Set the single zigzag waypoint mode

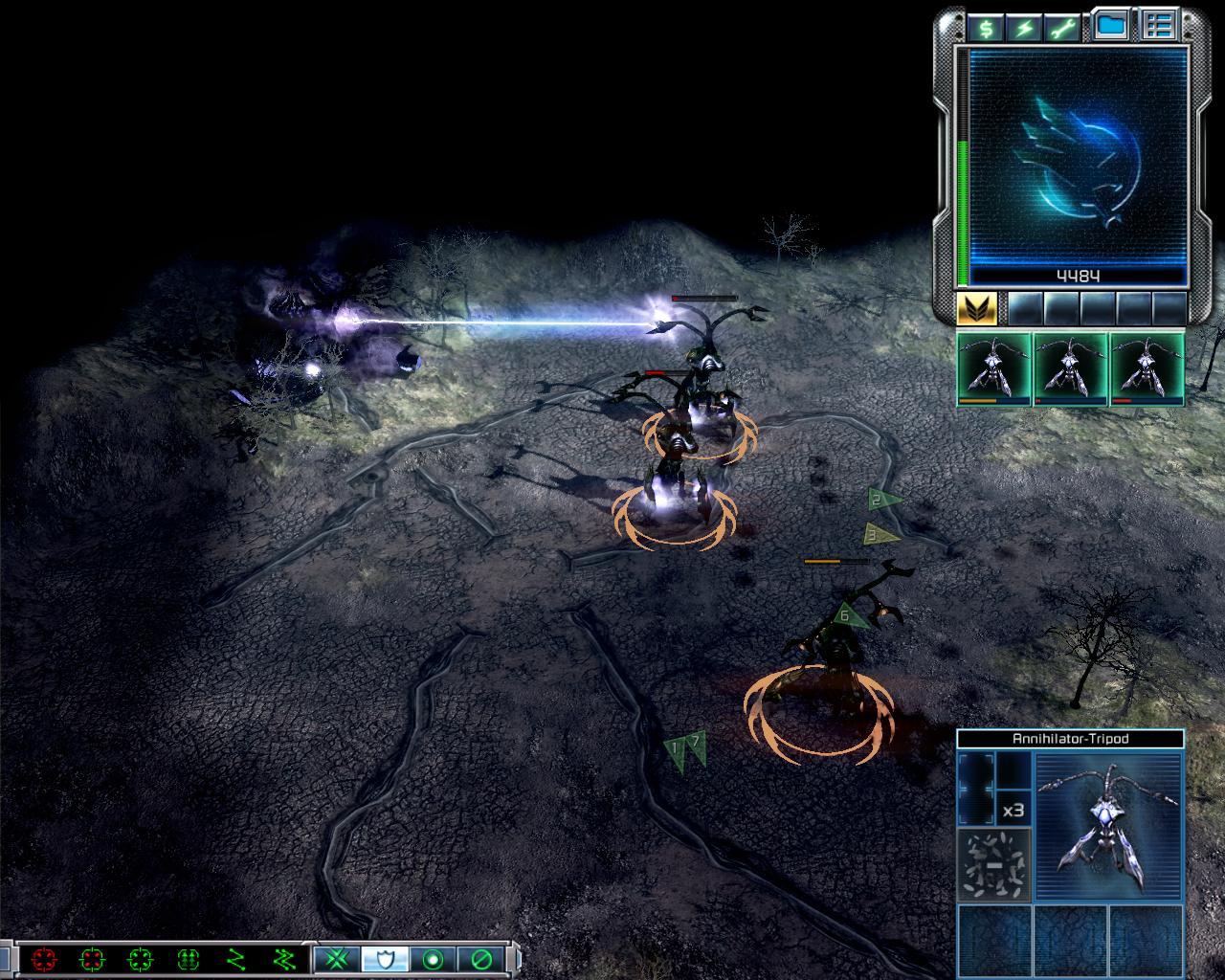[x=236, y=958]
